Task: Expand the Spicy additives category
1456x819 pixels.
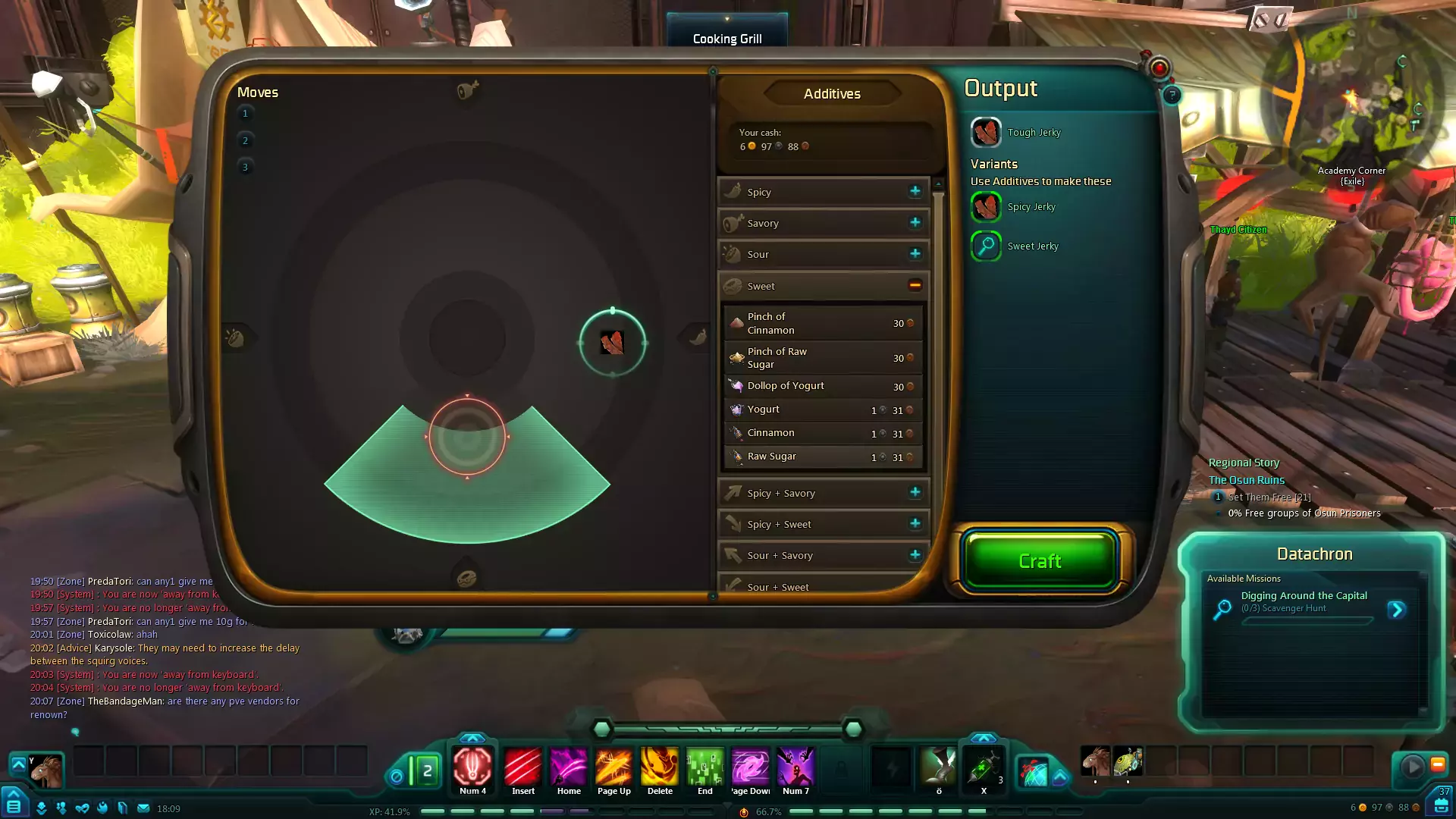Action: pyautogui.click(x=915, y=191)
